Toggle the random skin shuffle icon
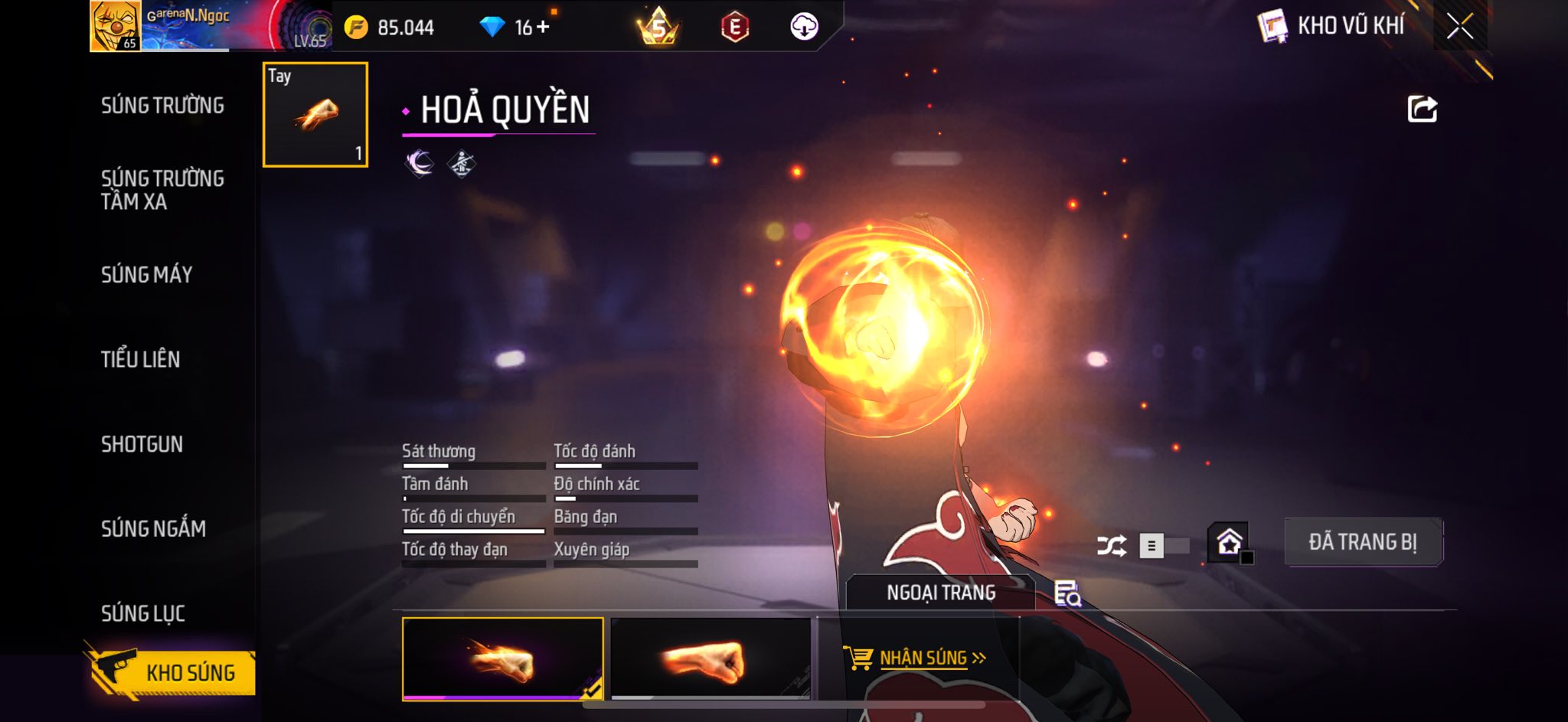The height and width of the screenshot is (722, 1568). pyautogui.click(x=1111, y=546)
